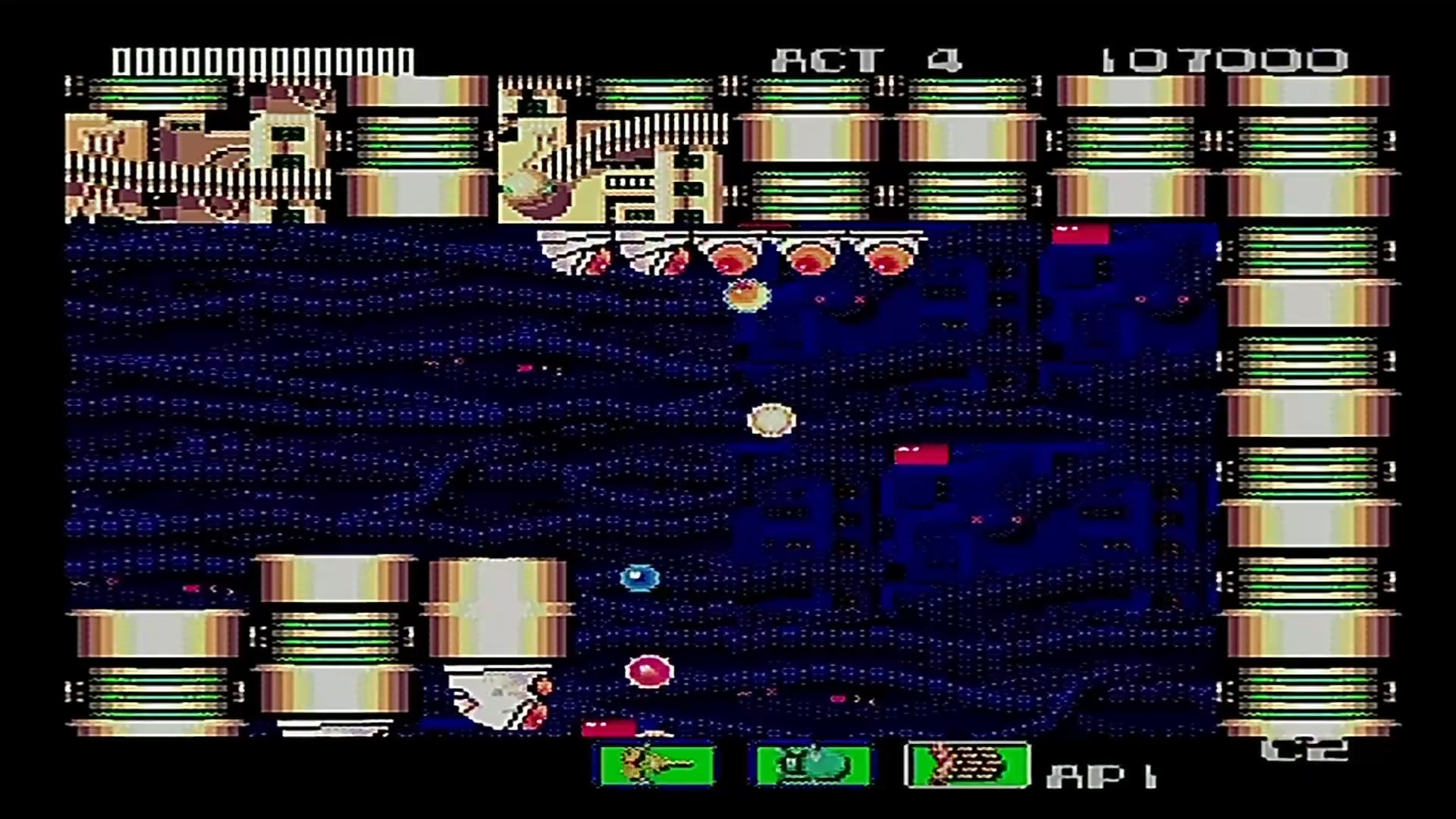Choose the teal dome weapon icon

click(x=813, y=765)
